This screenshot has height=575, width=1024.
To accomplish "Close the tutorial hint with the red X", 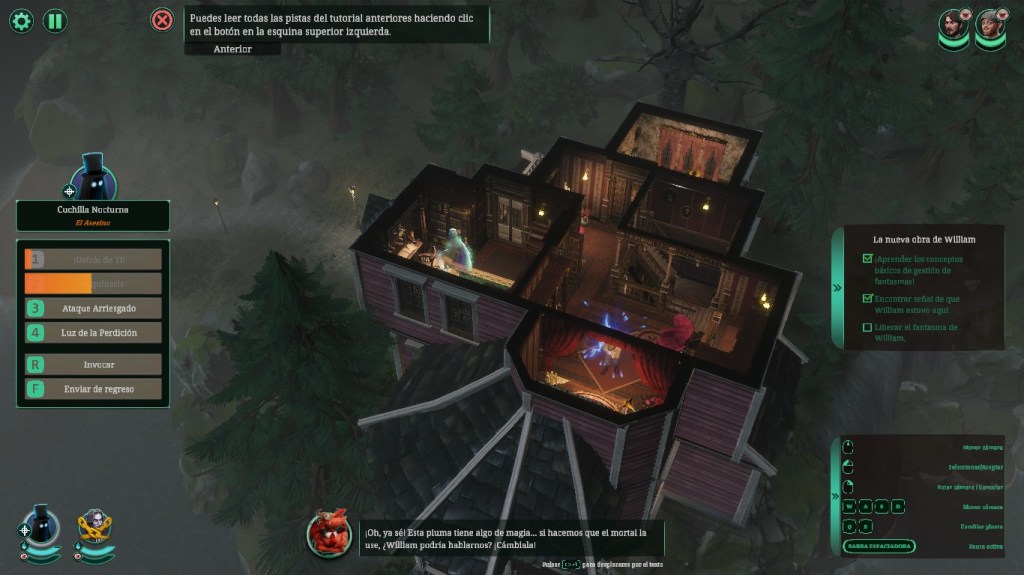I will pyautogui.click(x=161, y=20).
